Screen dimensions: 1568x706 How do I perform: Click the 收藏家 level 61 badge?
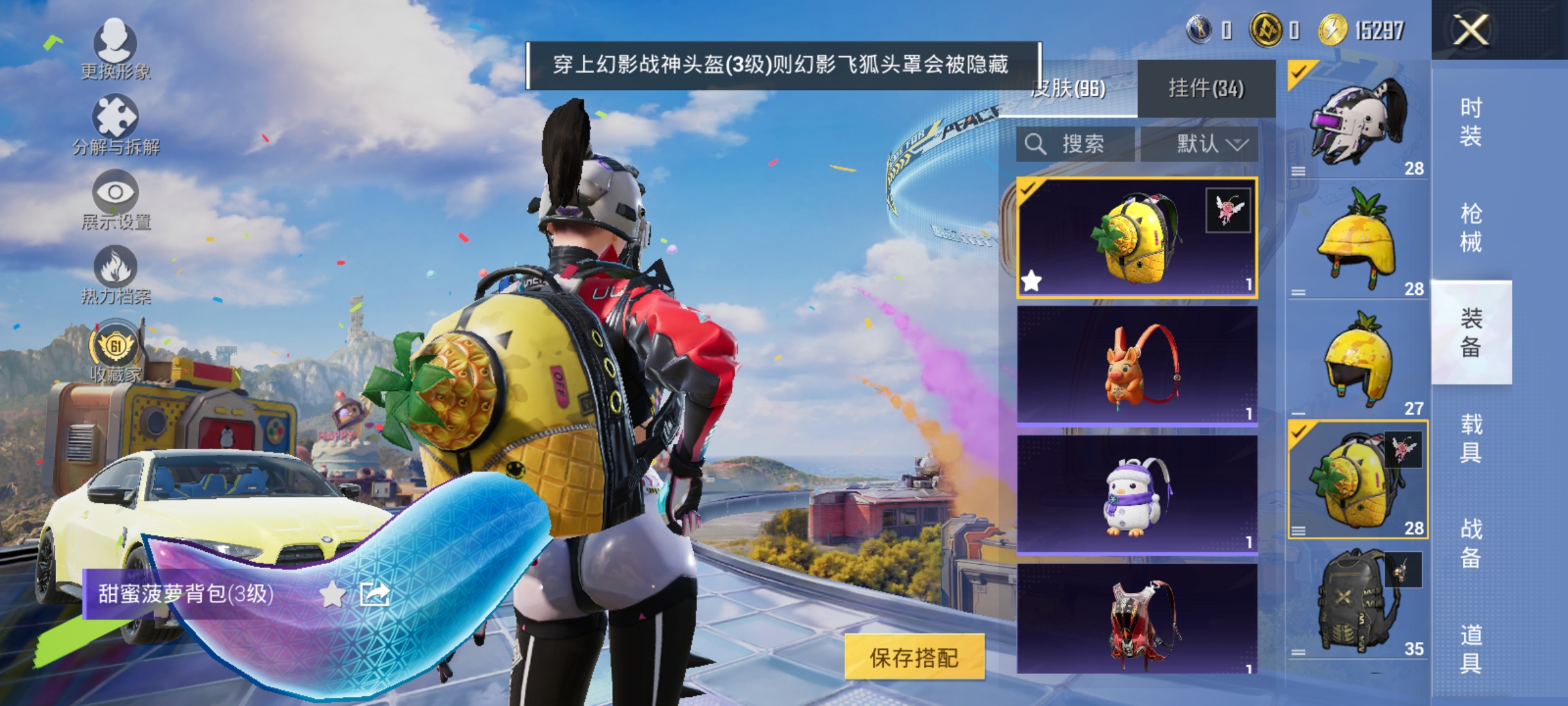tap(116, 343)
